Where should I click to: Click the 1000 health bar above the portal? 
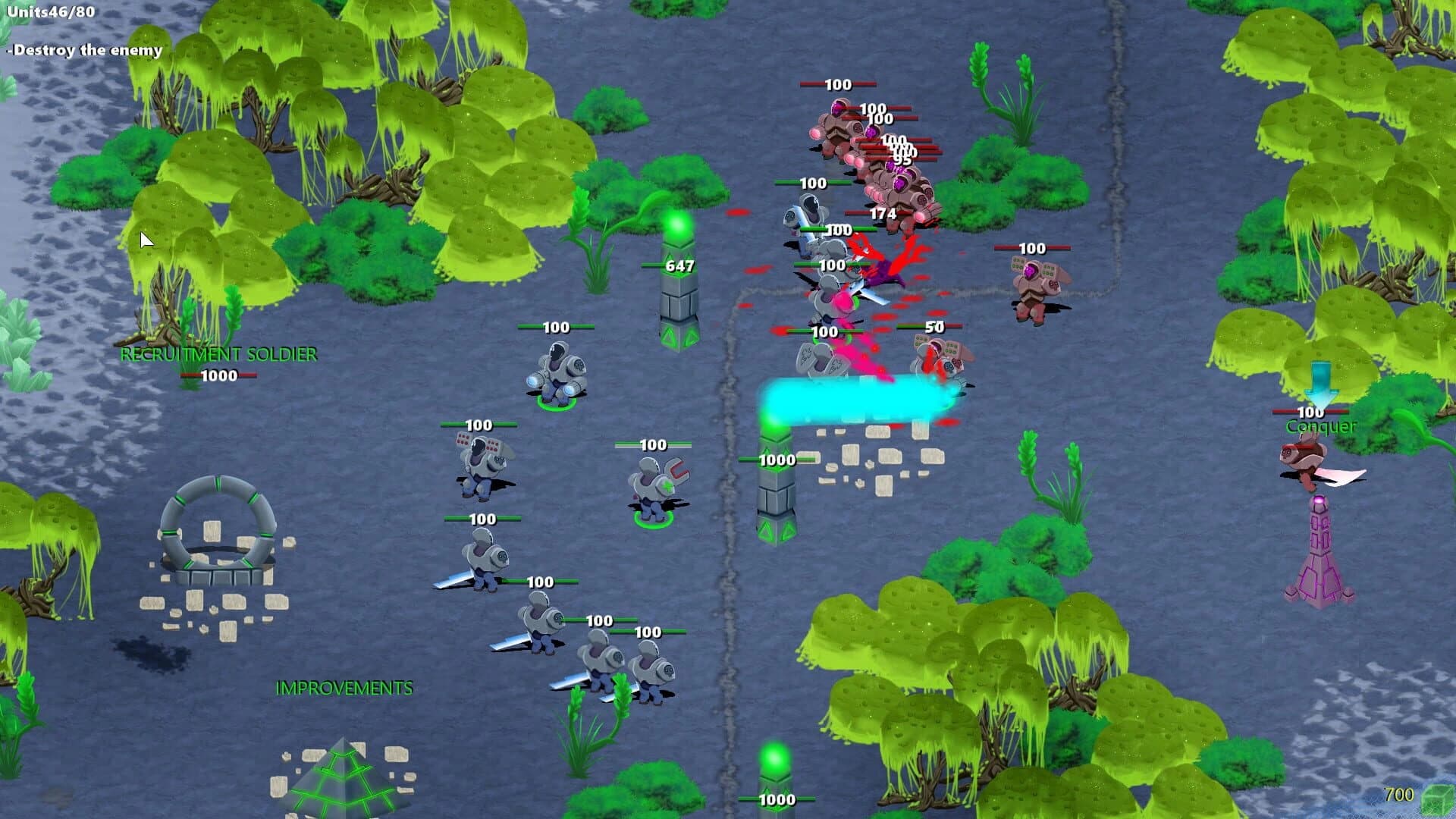pyautogui.click(x=220, y=373)
